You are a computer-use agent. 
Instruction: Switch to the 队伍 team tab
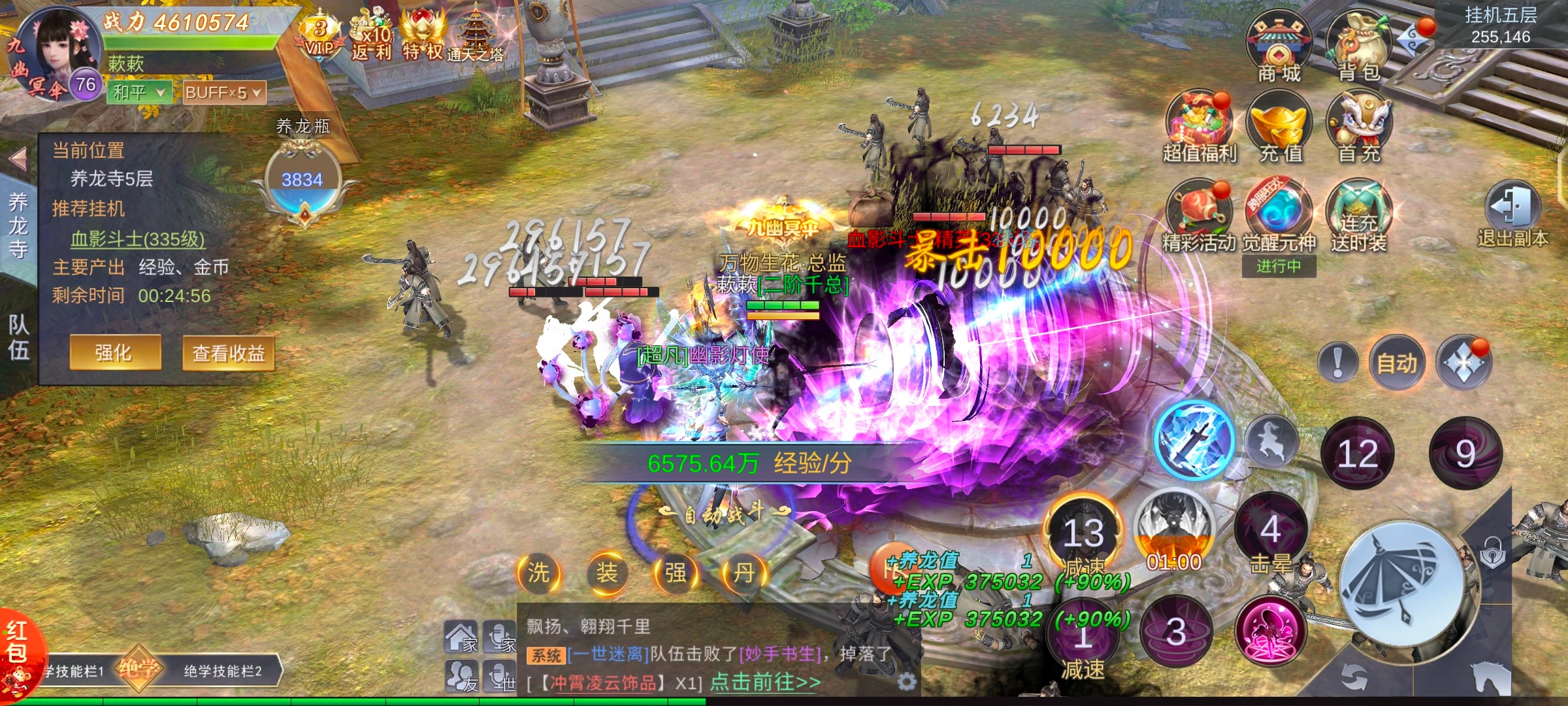[x=18, y=337]
